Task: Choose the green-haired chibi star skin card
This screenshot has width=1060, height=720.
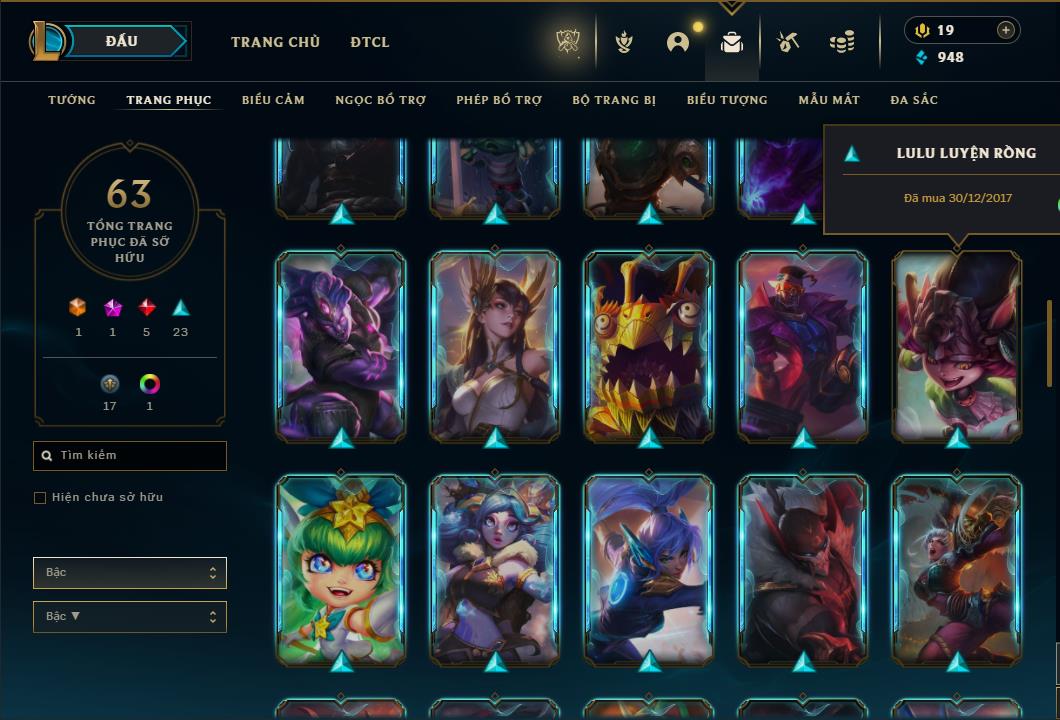Action: 341,570
